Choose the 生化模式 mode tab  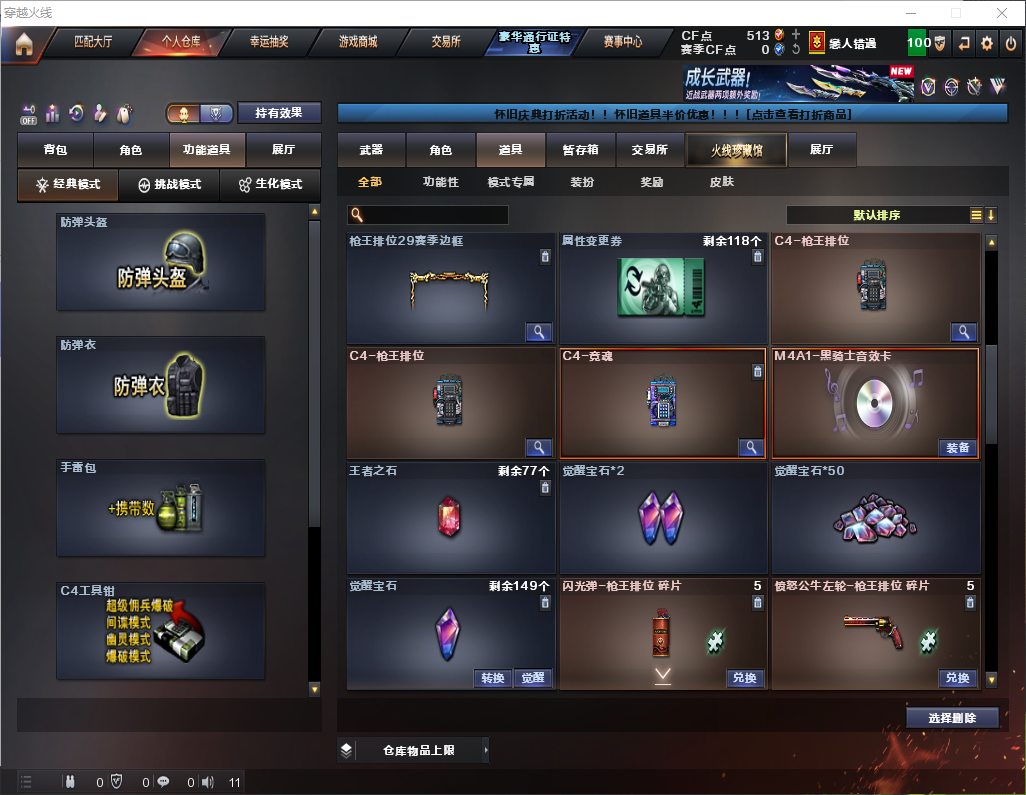coord(270,185)
